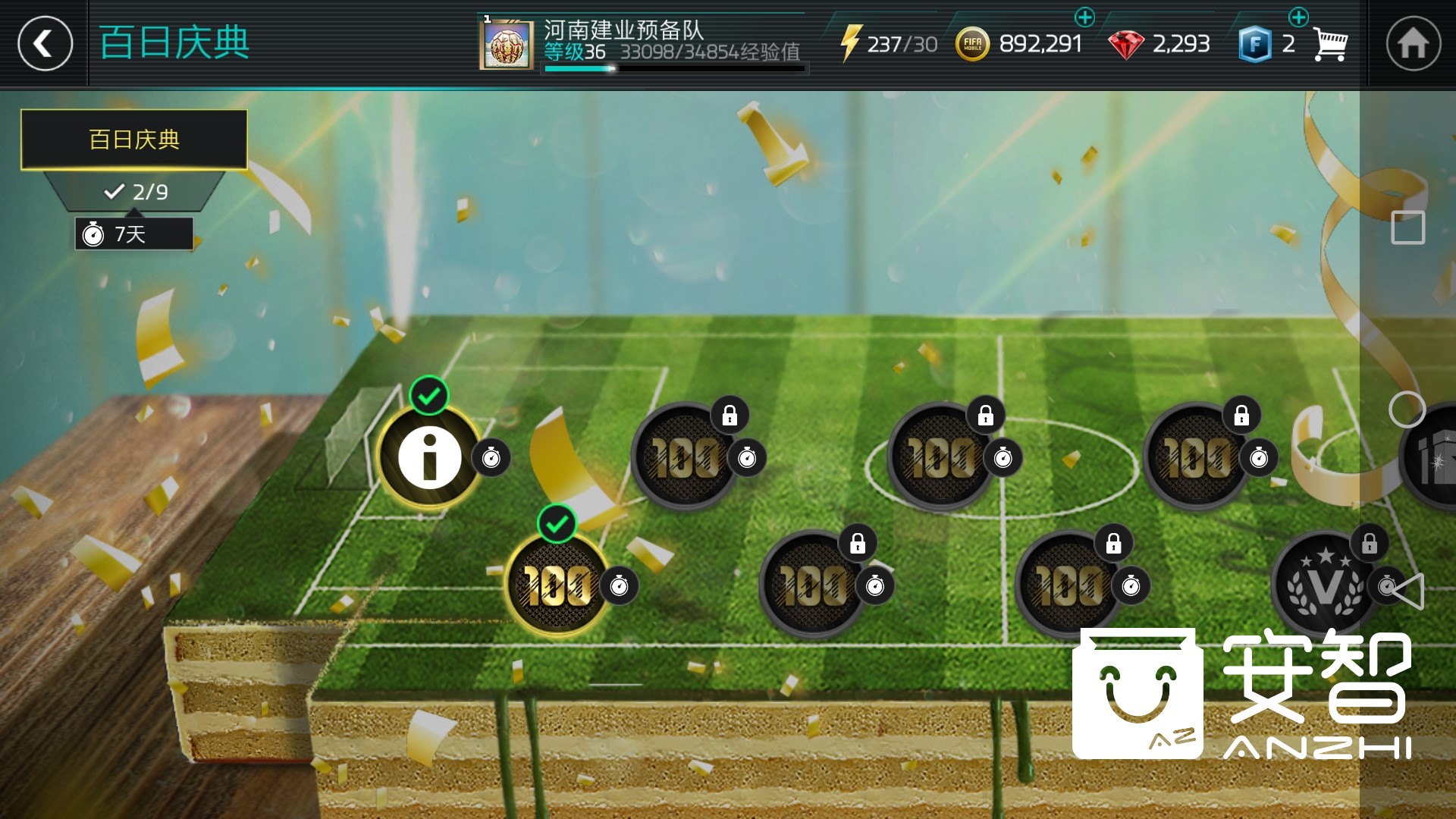Tap the FIFA Mobile coins icon
This screenshot has height=819, width=1456.
971,43
